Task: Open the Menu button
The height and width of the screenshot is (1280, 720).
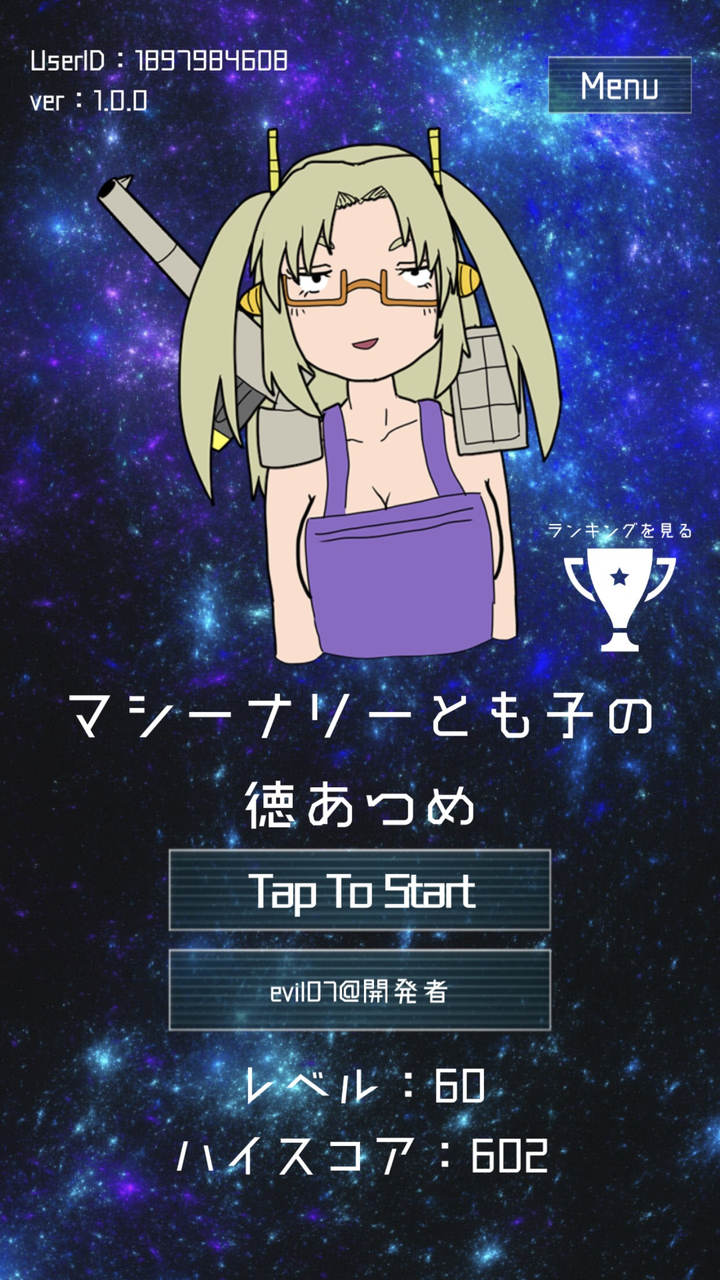Action: (x=619, y=85)
